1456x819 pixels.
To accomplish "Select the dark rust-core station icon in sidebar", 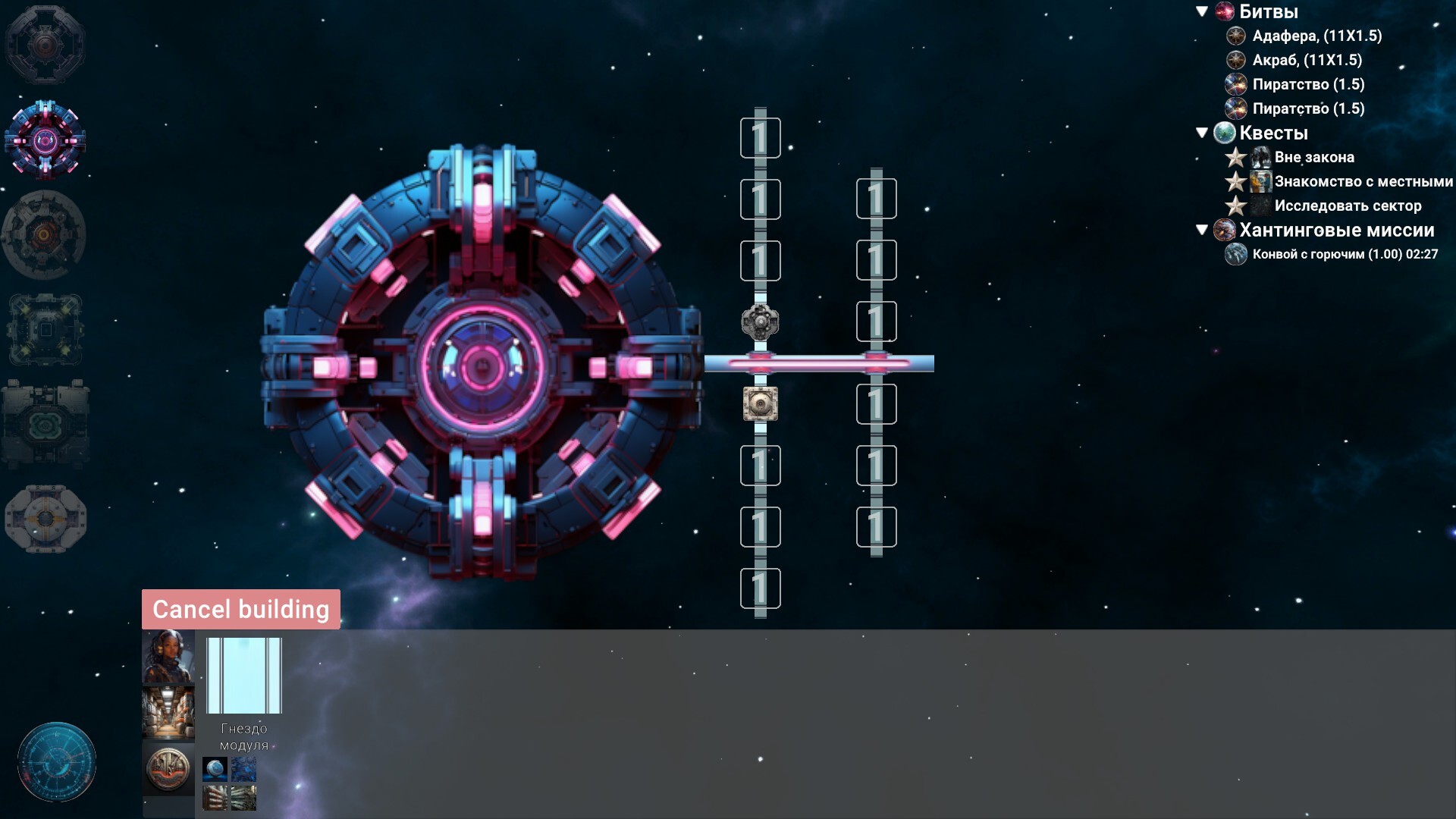I will 45,234.
